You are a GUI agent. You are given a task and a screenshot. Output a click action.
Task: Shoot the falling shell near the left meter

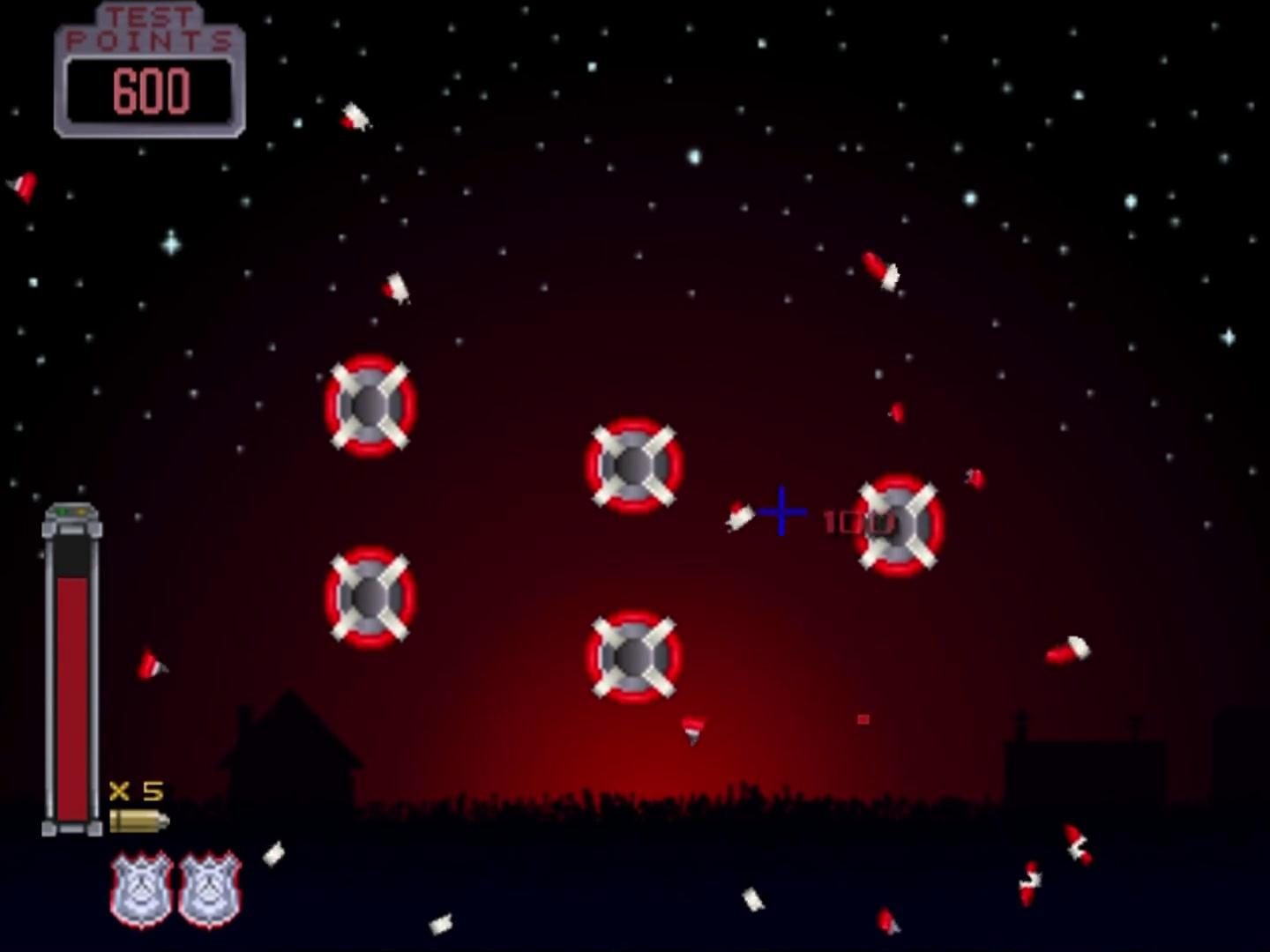[x=152, y=666]
